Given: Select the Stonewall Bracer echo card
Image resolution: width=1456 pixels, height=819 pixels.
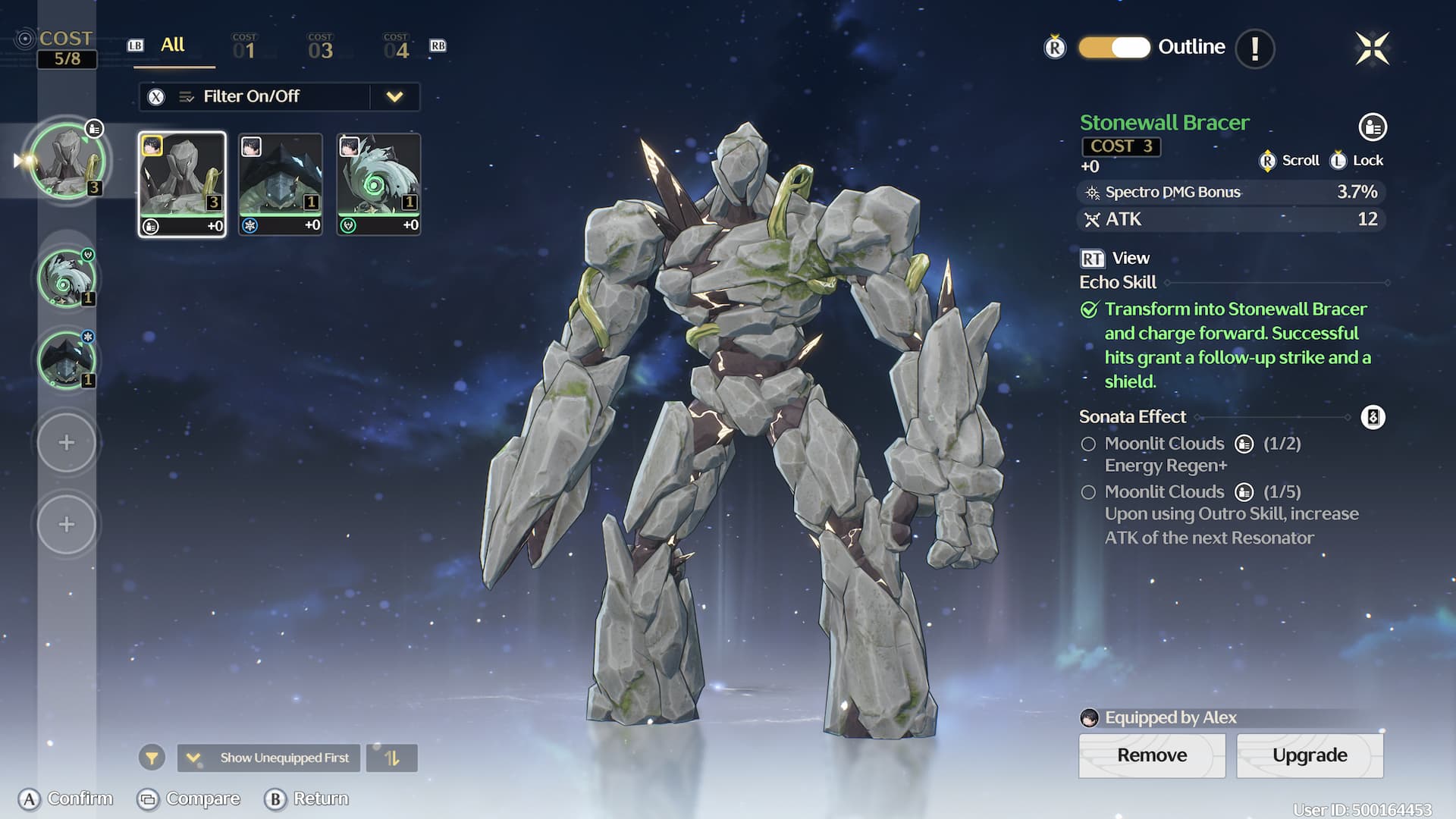Looking at the screenshot, I should [x=182, y=184].
